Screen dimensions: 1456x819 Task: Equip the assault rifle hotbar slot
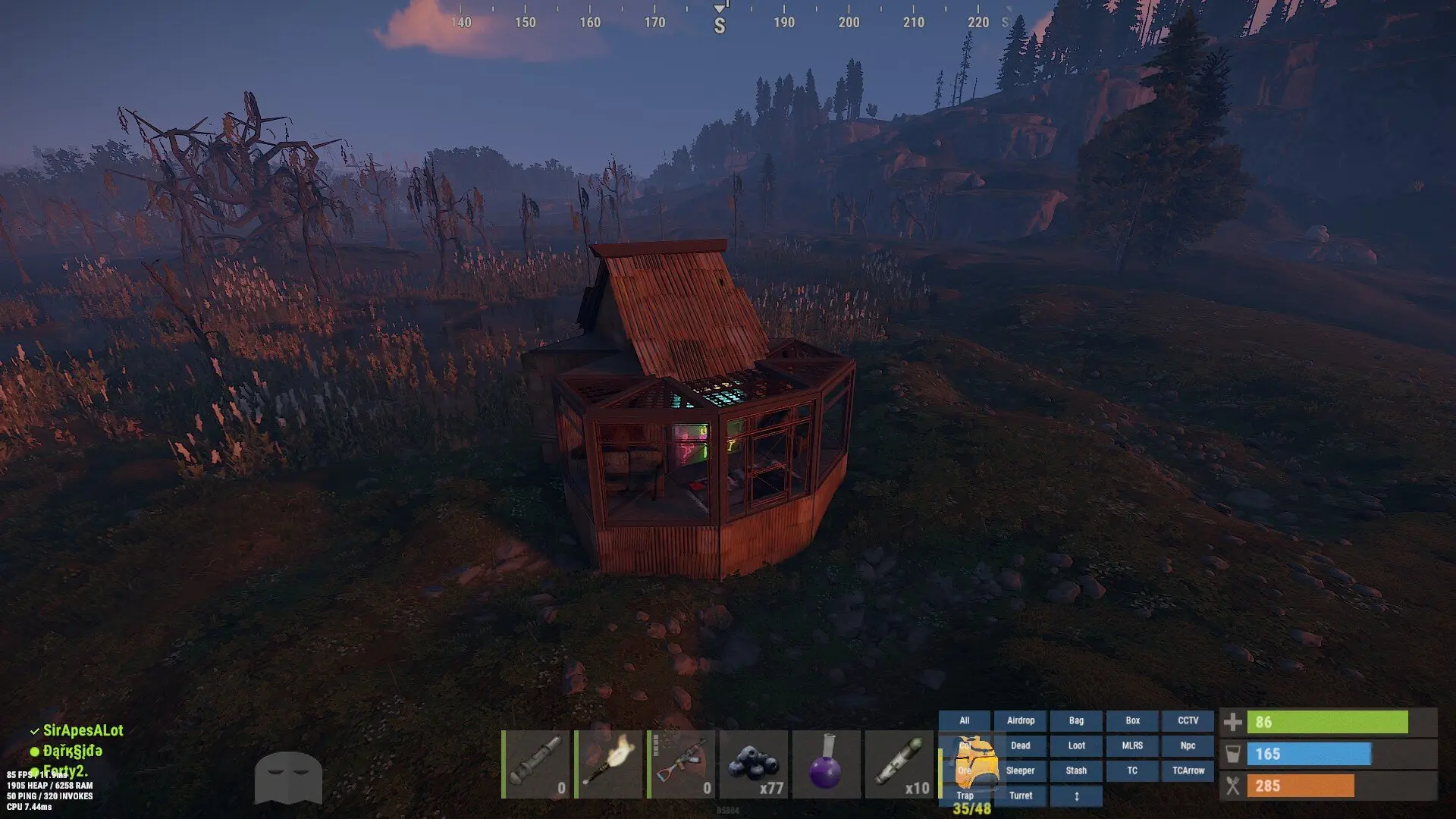(681, 764)
